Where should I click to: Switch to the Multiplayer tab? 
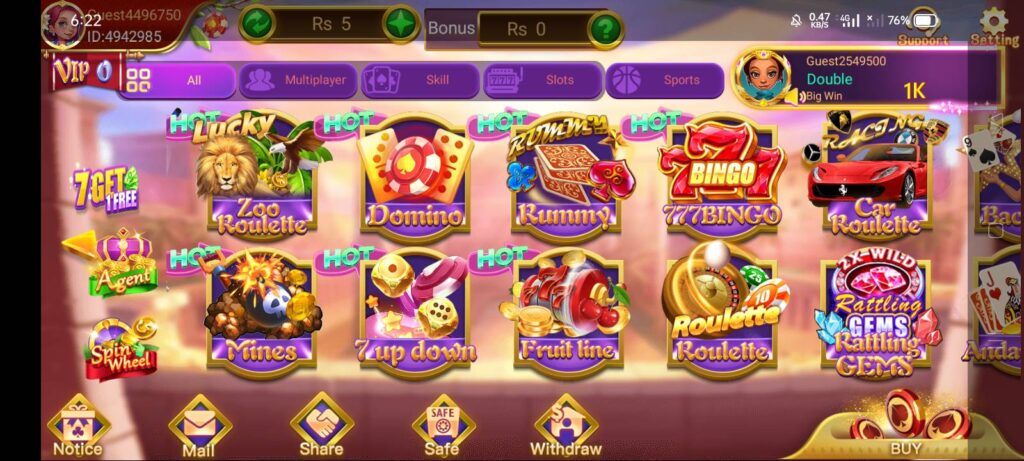coord(297,80)
